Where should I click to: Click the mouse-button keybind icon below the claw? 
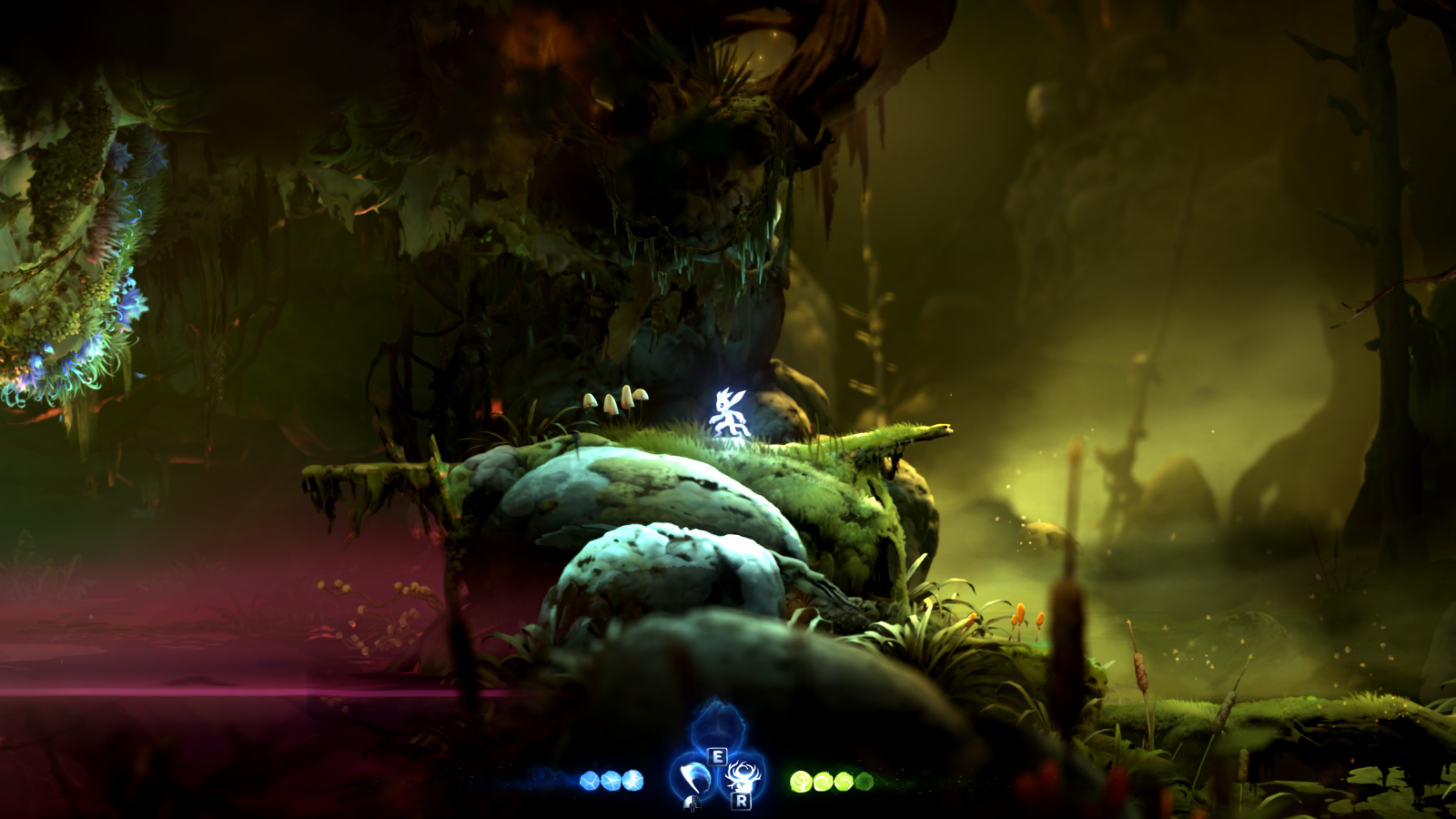693,804
